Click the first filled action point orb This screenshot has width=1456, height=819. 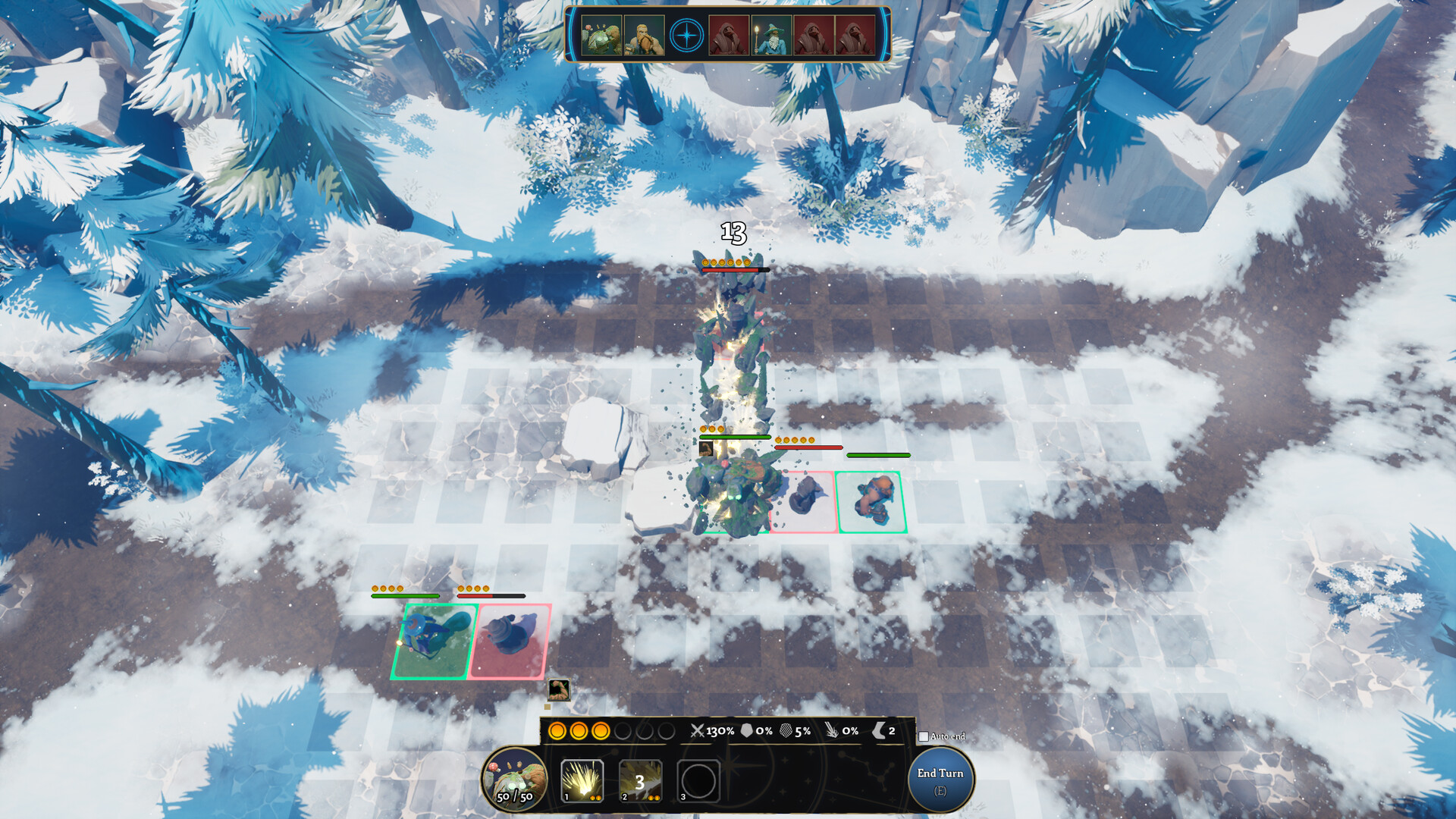click(x=556, y=732)
